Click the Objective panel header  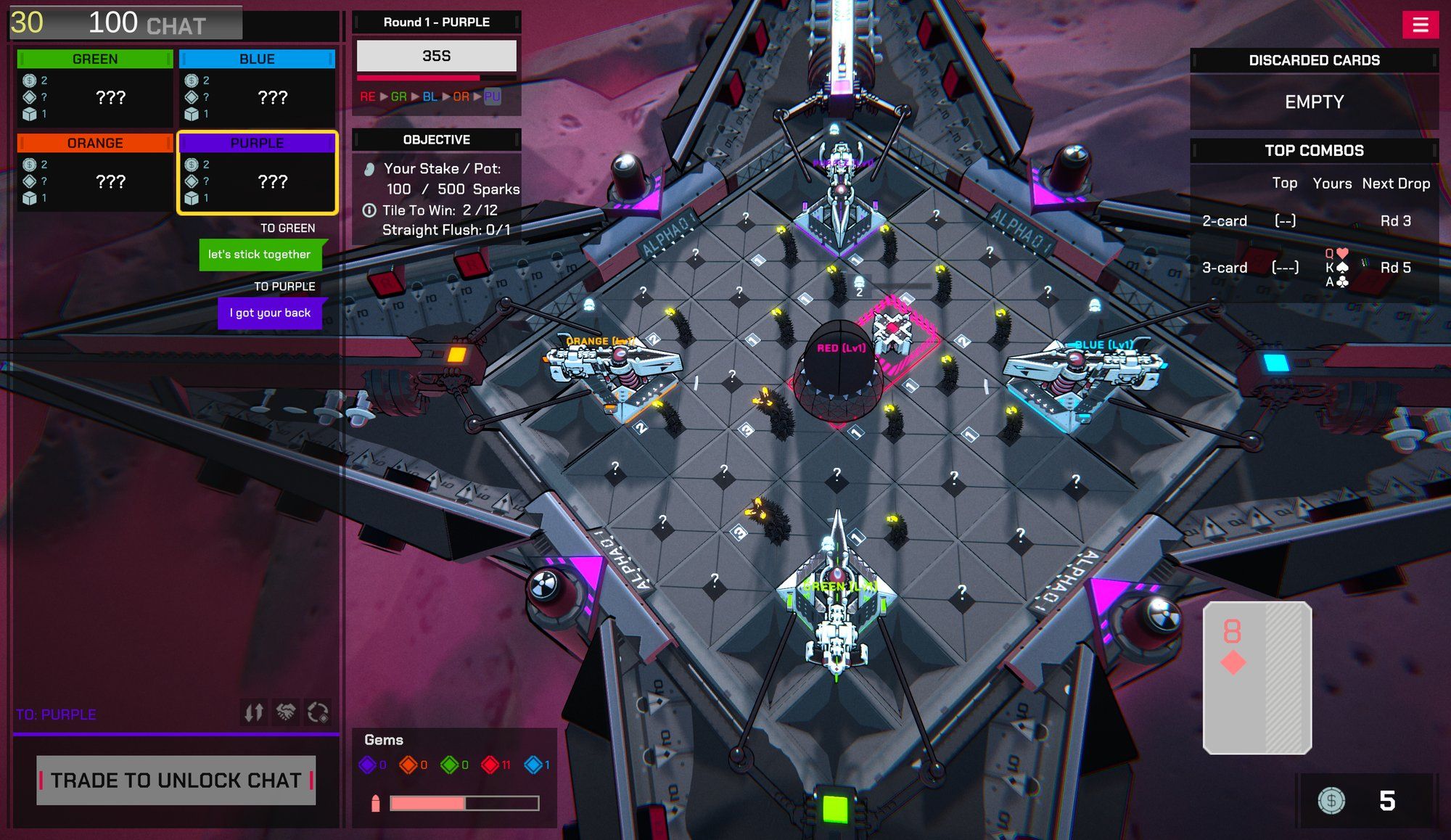(436, 139)
